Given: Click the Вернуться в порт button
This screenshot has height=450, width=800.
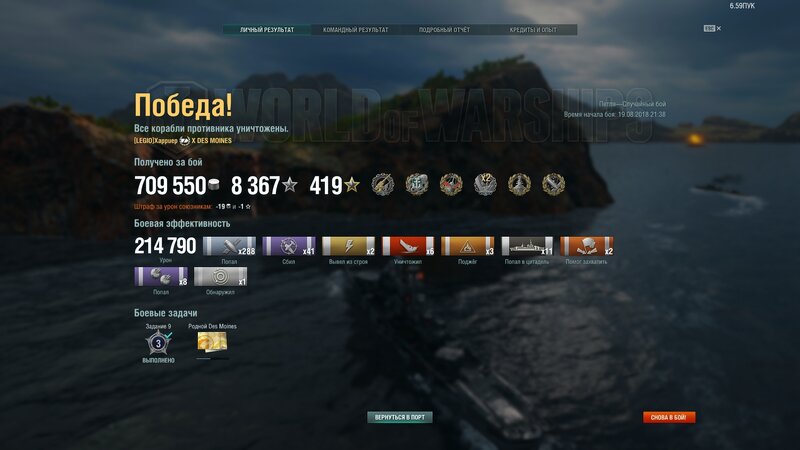Looking at the screenshot, I should click(400, 417).
